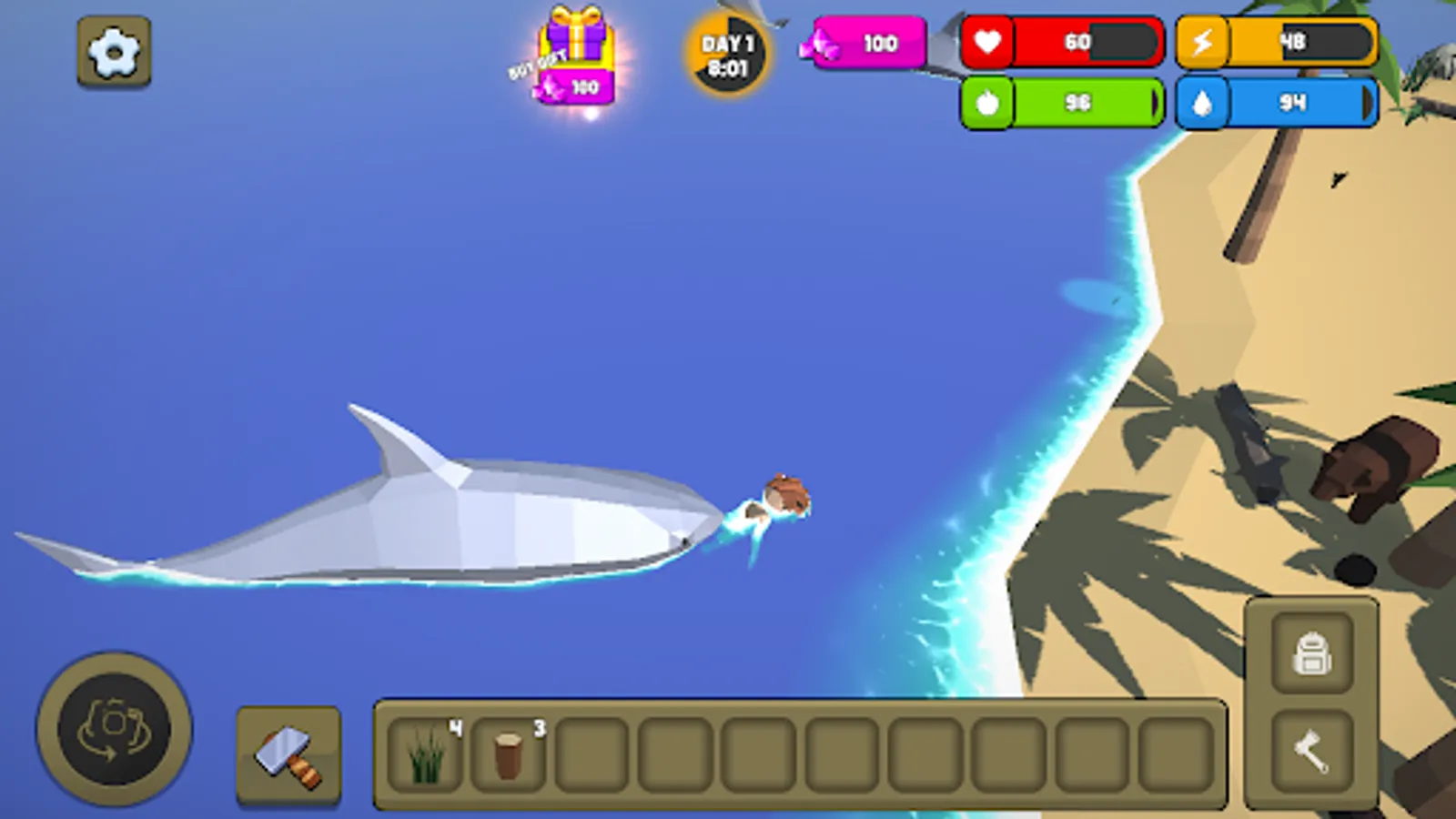
Task: Buy the 100-gem gift box
Action: [x=573, y=55]
